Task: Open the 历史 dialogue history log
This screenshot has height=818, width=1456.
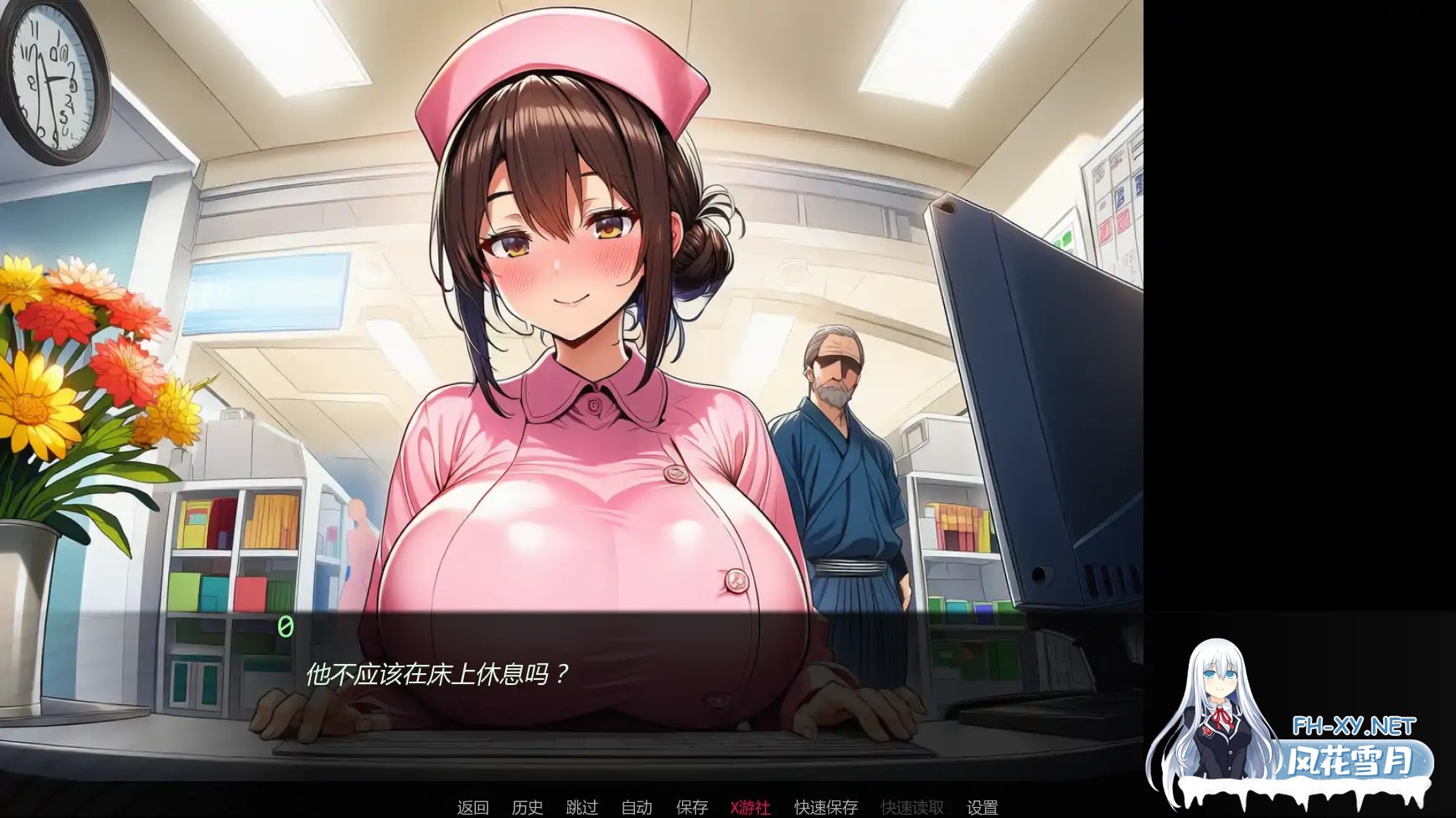Action: click(526, 808)
